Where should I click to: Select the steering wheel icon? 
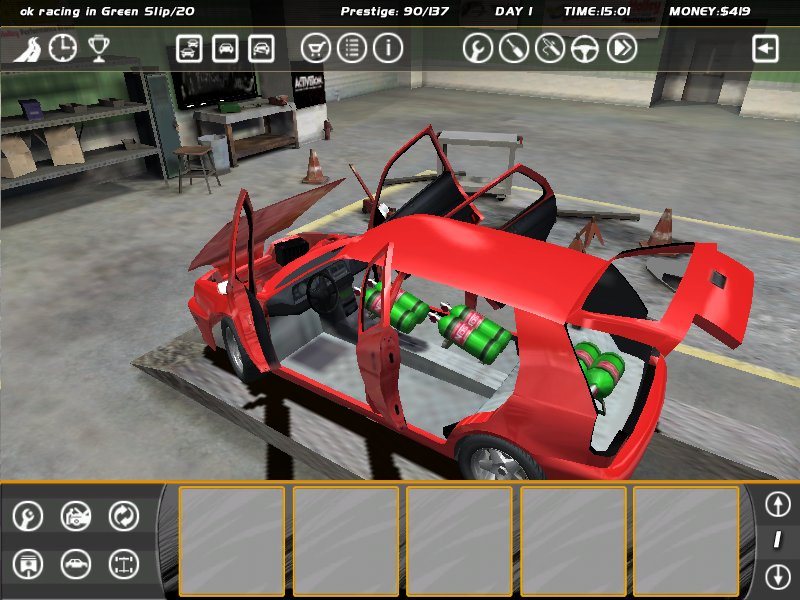click(x=585, y=48)
